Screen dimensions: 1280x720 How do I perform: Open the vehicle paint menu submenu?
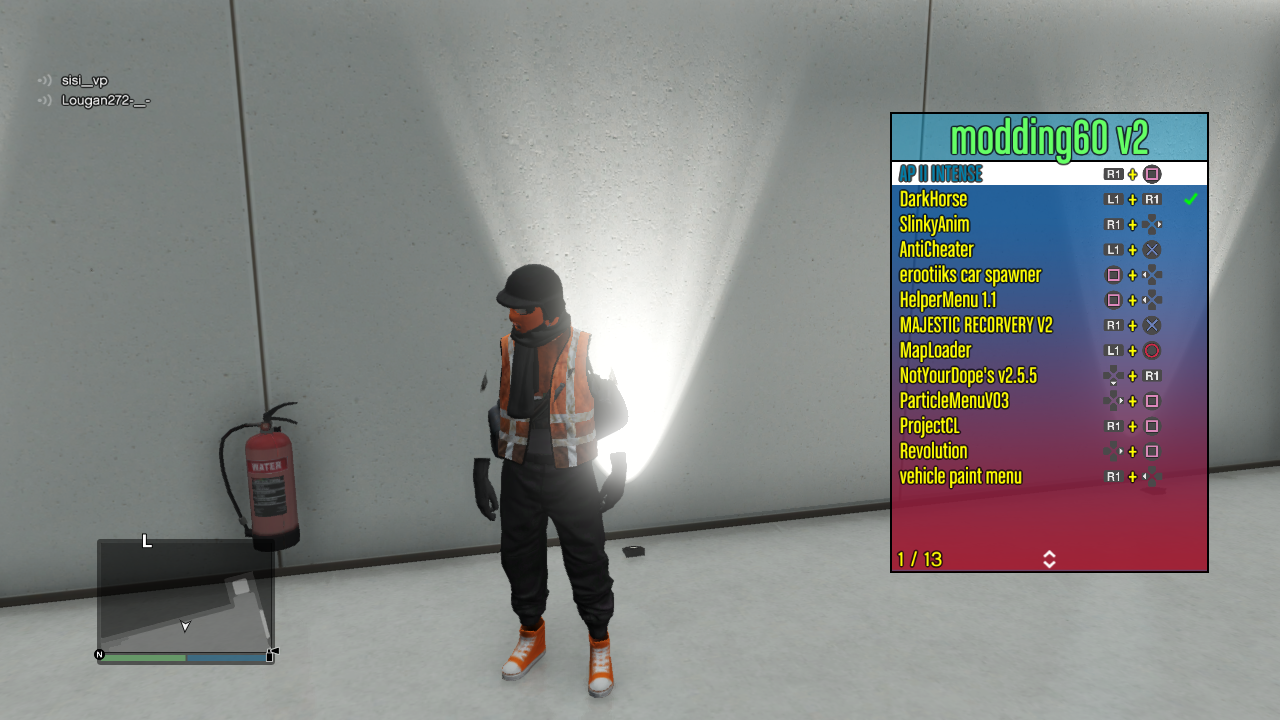(962, 477)
